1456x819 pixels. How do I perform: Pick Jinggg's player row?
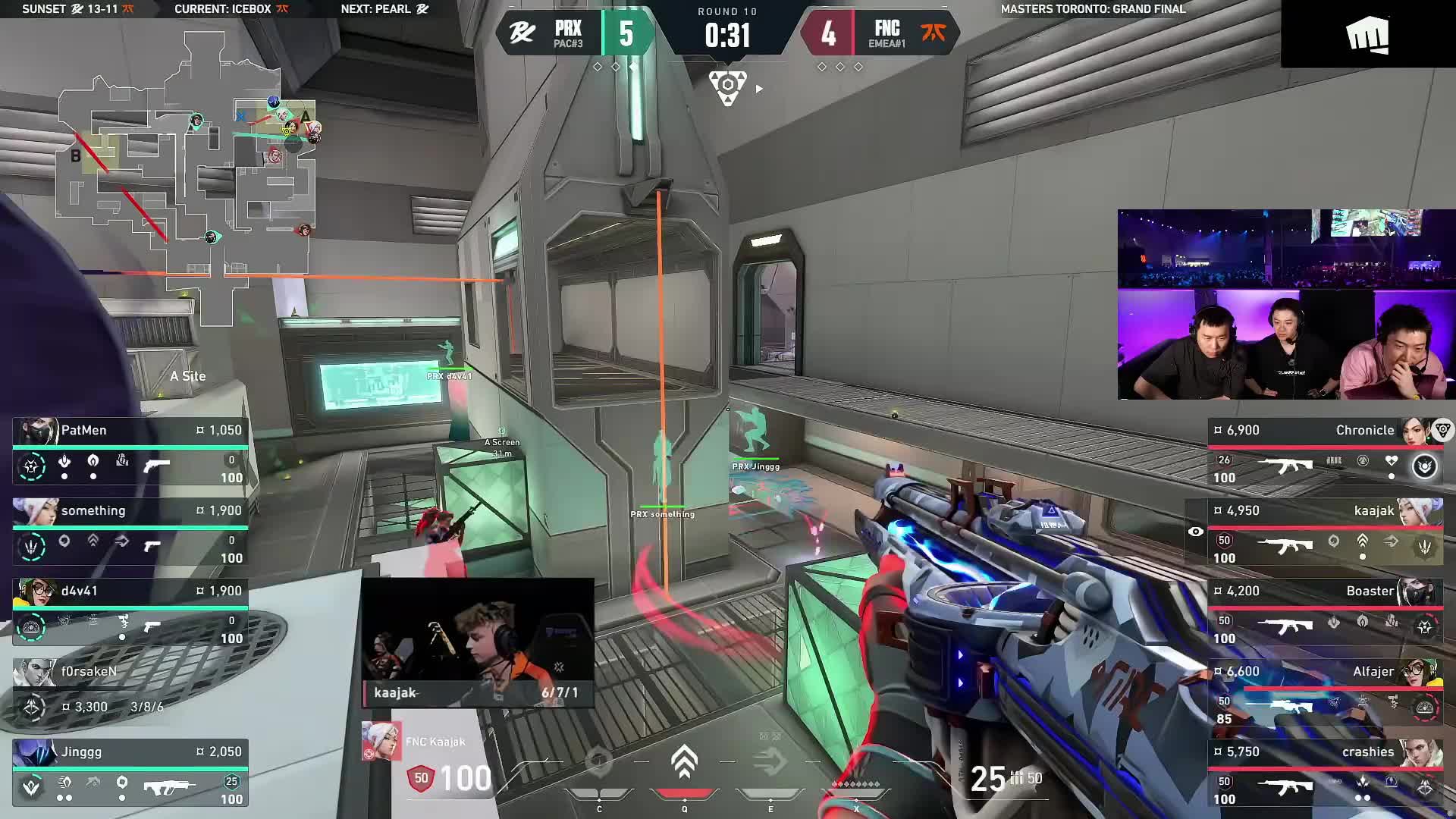(x=130, y=773)
